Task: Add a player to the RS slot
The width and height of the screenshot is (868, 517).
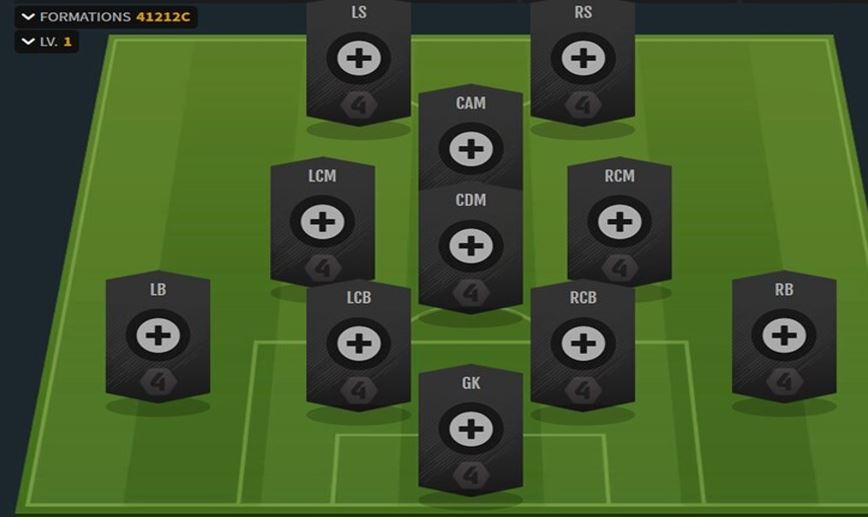Action: [582, 58]
